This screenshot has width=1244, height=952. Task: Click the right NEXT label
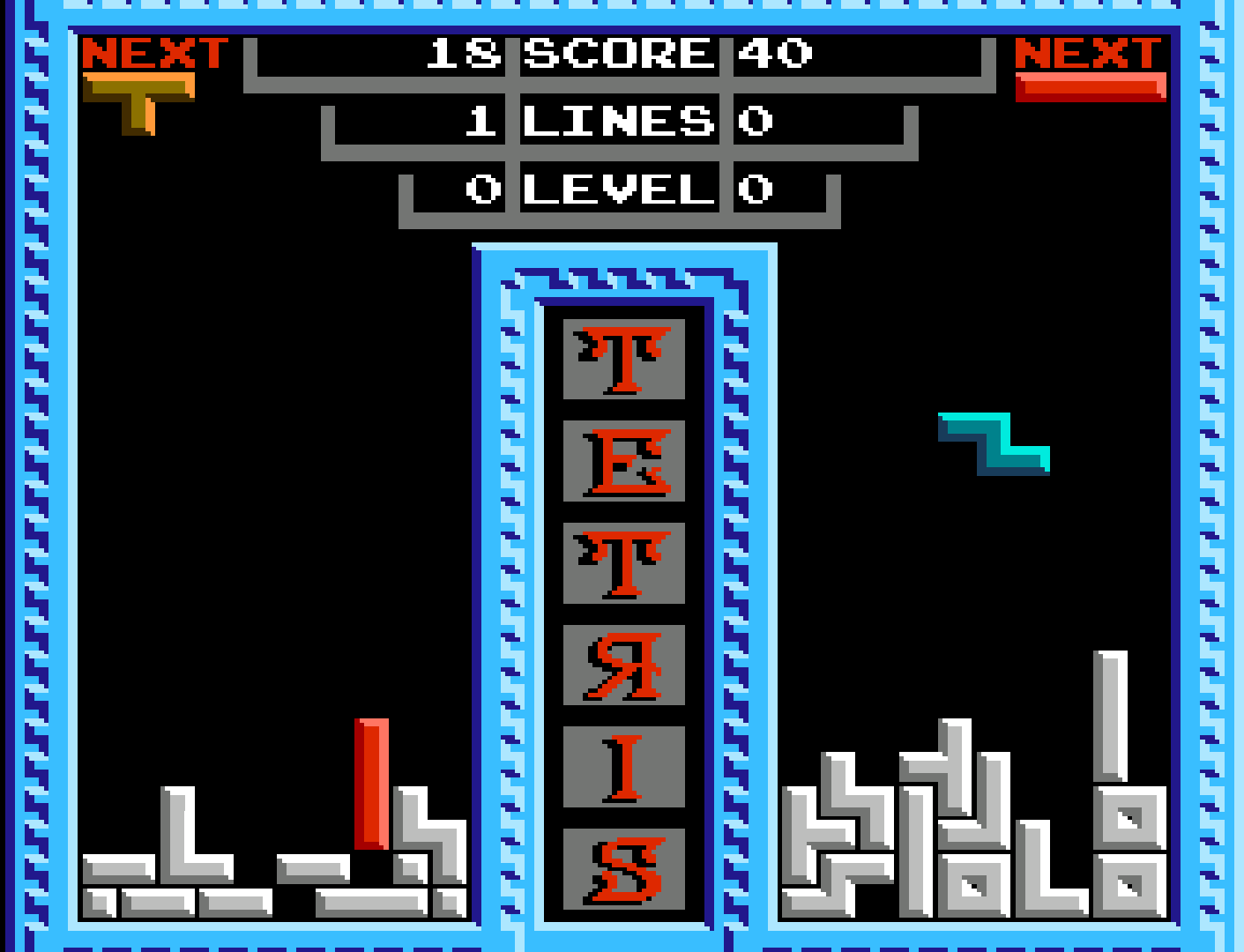click(1089, 53)
